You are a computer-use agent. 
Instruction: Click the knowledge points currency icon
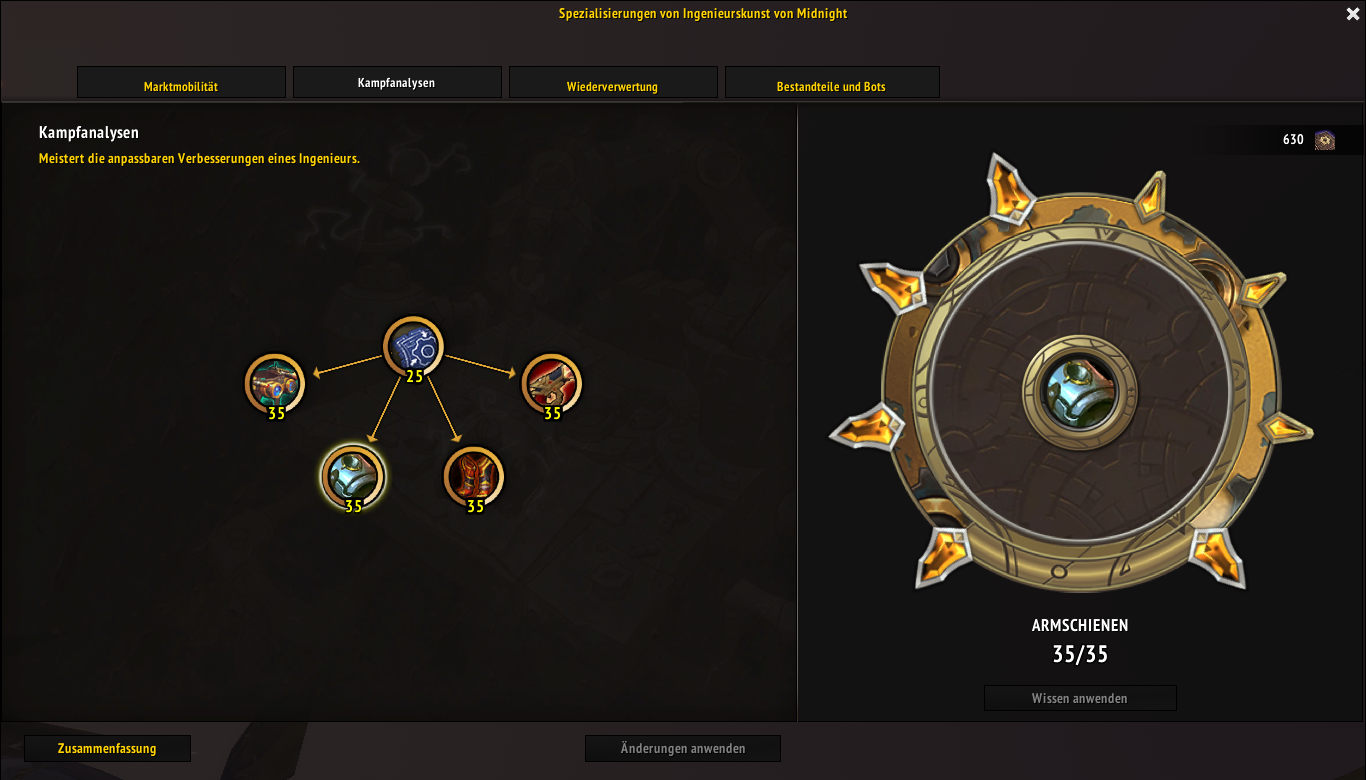pyautogui.click(x=1325, y=140)
